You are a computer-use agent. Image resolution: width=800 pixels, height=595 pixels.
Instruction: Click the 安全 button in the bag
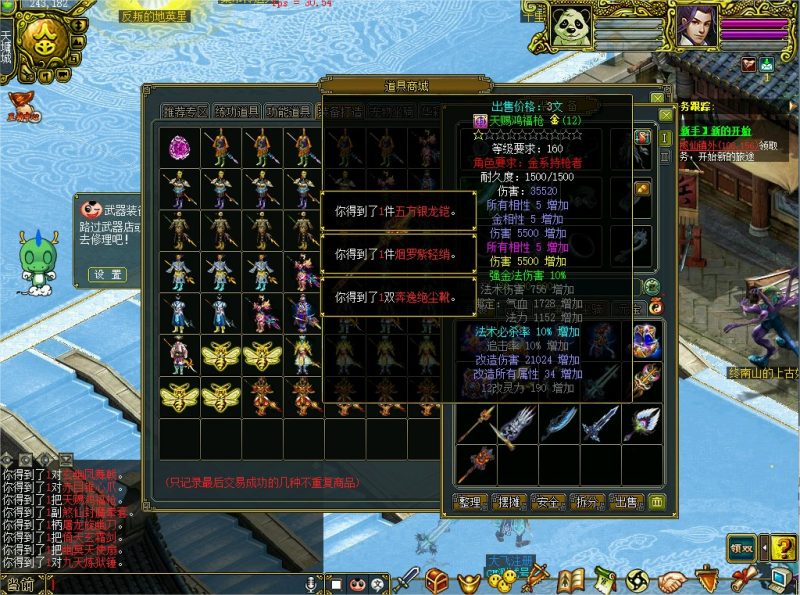547,501
